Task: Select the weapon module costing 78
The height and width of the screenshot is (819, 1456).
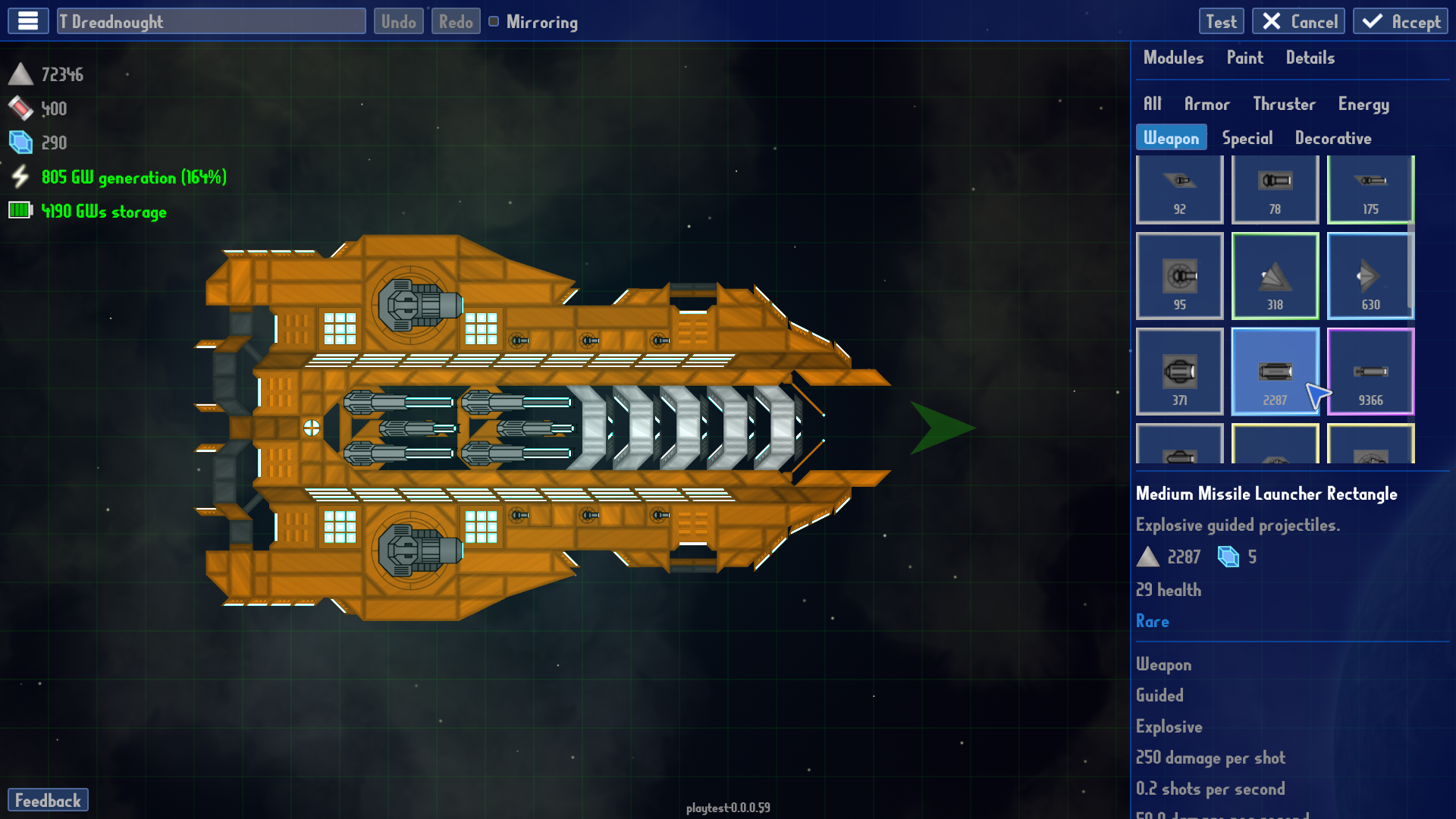Action: [1275, 189]
